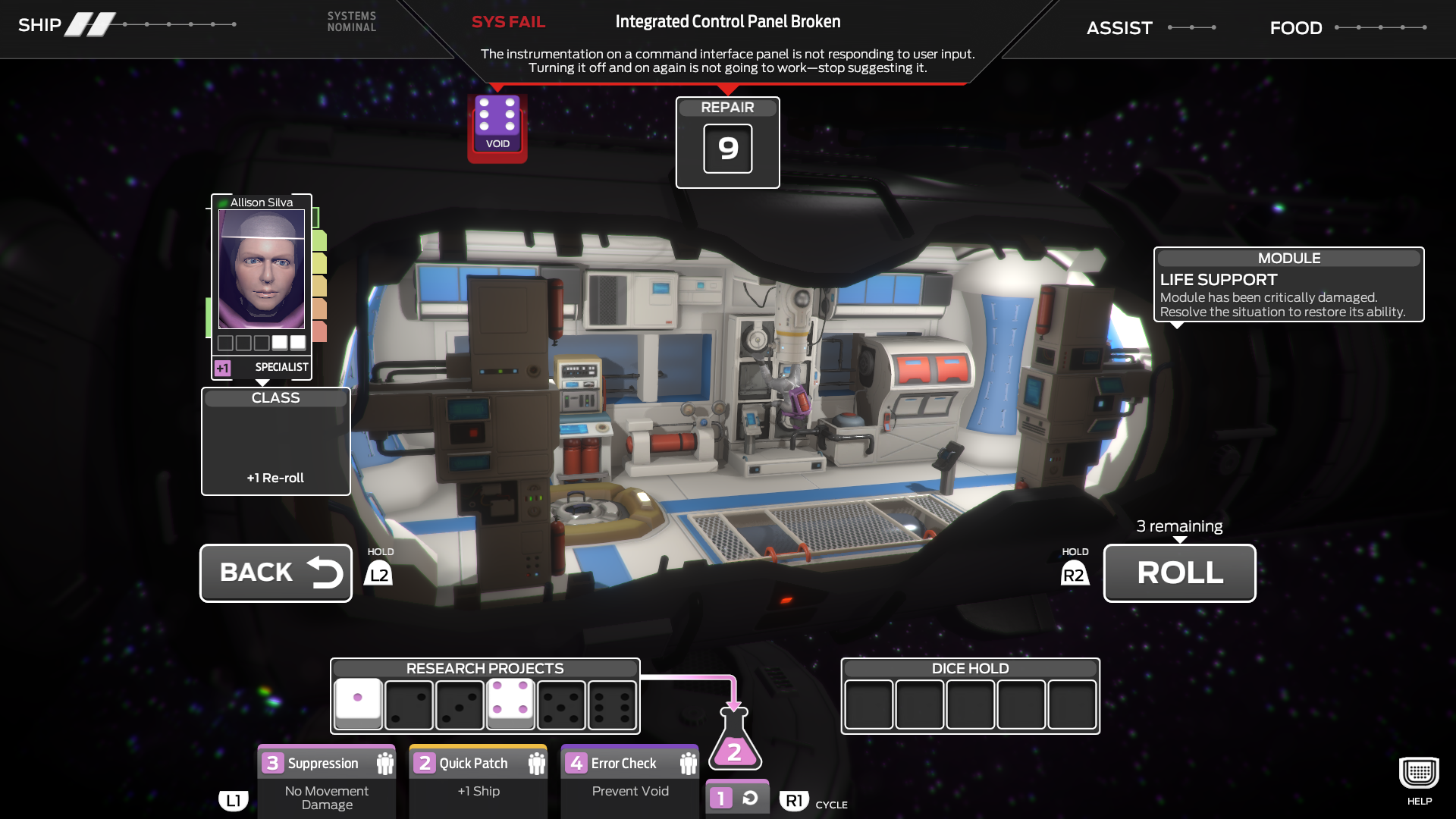
Task: Select the four-pip die in Research Projects
Action: 510,704
